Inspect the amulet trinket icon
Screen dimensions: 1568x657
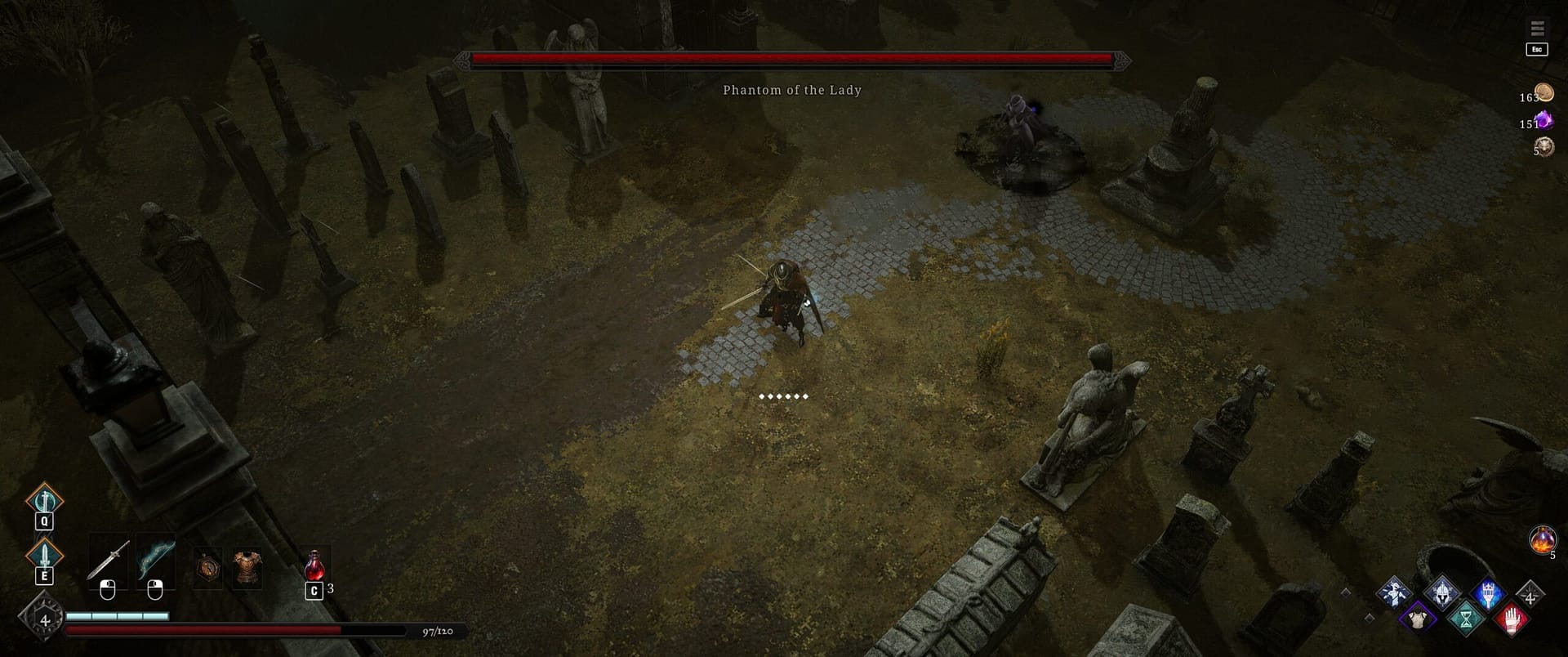point(208,565)
